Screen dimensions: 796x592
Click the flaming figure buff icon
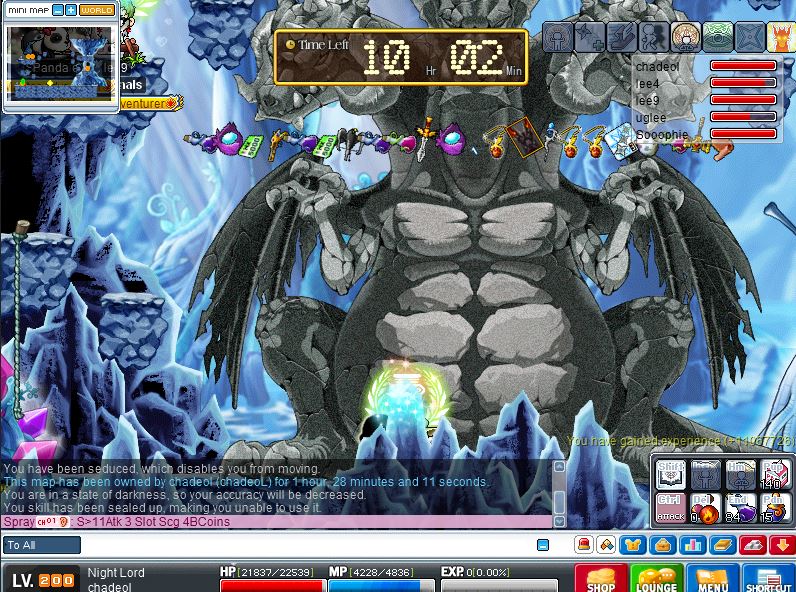click(781, 37)
